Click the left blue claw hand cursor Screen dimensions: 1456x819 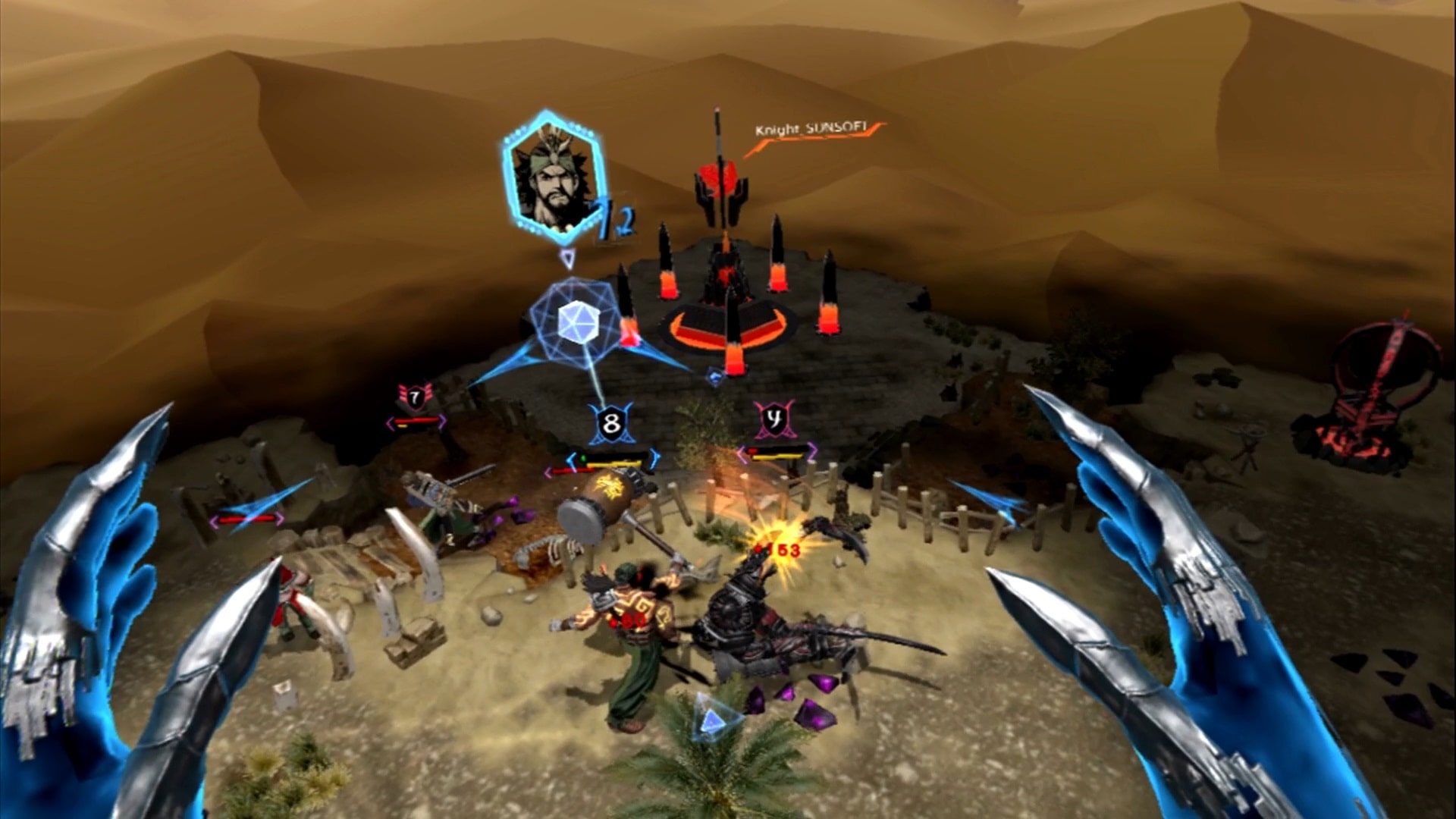pyautogui.click(x=114, y=622)
